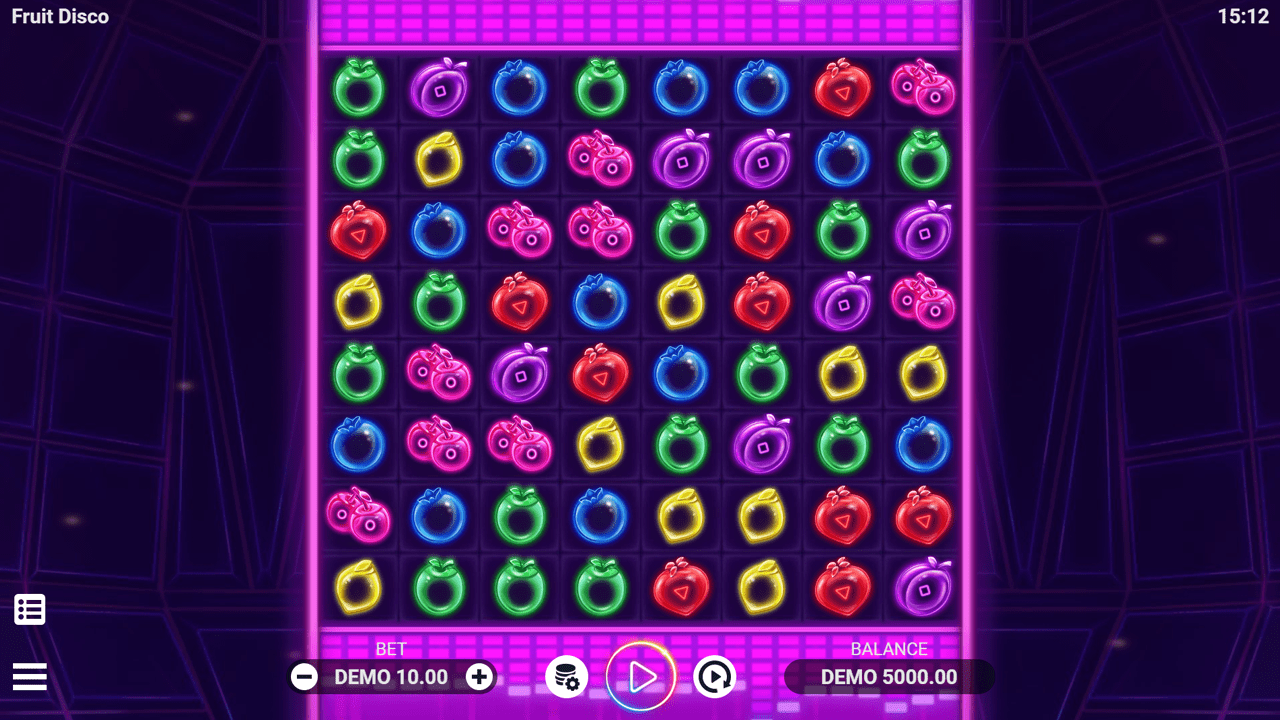Image resolution: width=1280 pixels, height=720 pixels.
Task: Click the BET label above the bet amount
Action: point(391,649)
